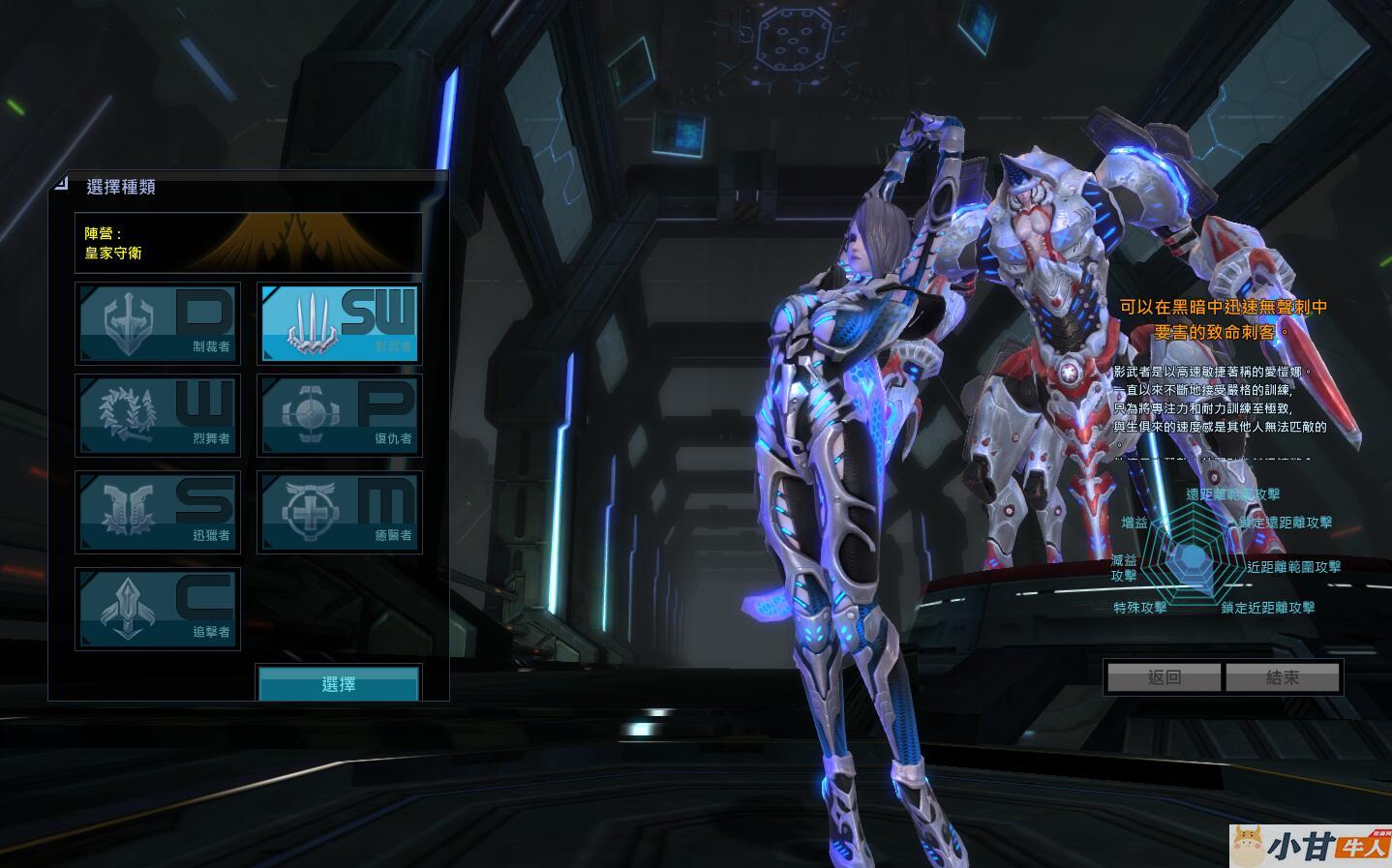Screen dimensions: 1392x868
Task: Select the 復仇者 (P) class tile
Action: 339,416
